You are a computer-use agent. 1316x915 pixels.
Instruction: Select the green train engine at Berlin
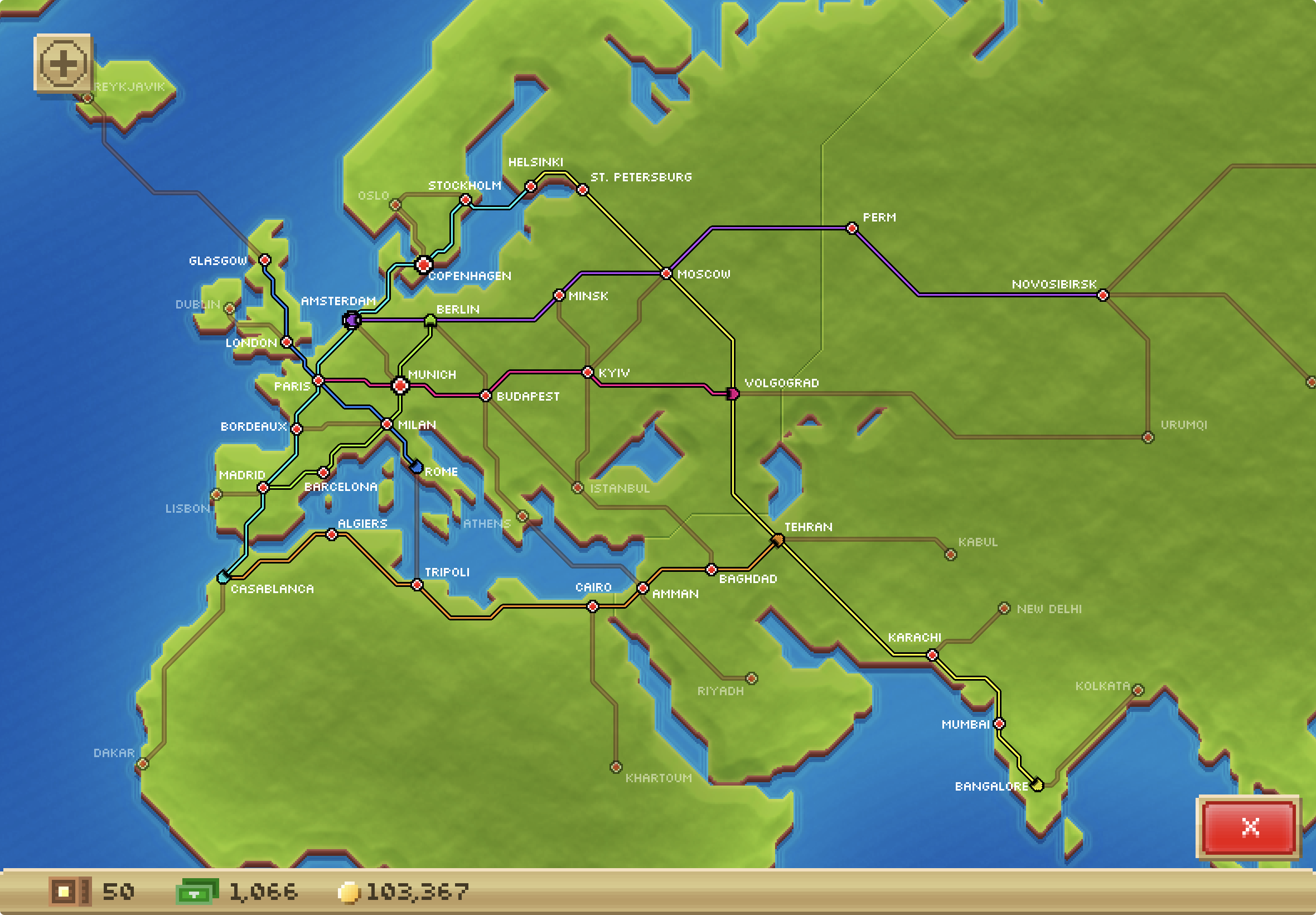[430, 319]
